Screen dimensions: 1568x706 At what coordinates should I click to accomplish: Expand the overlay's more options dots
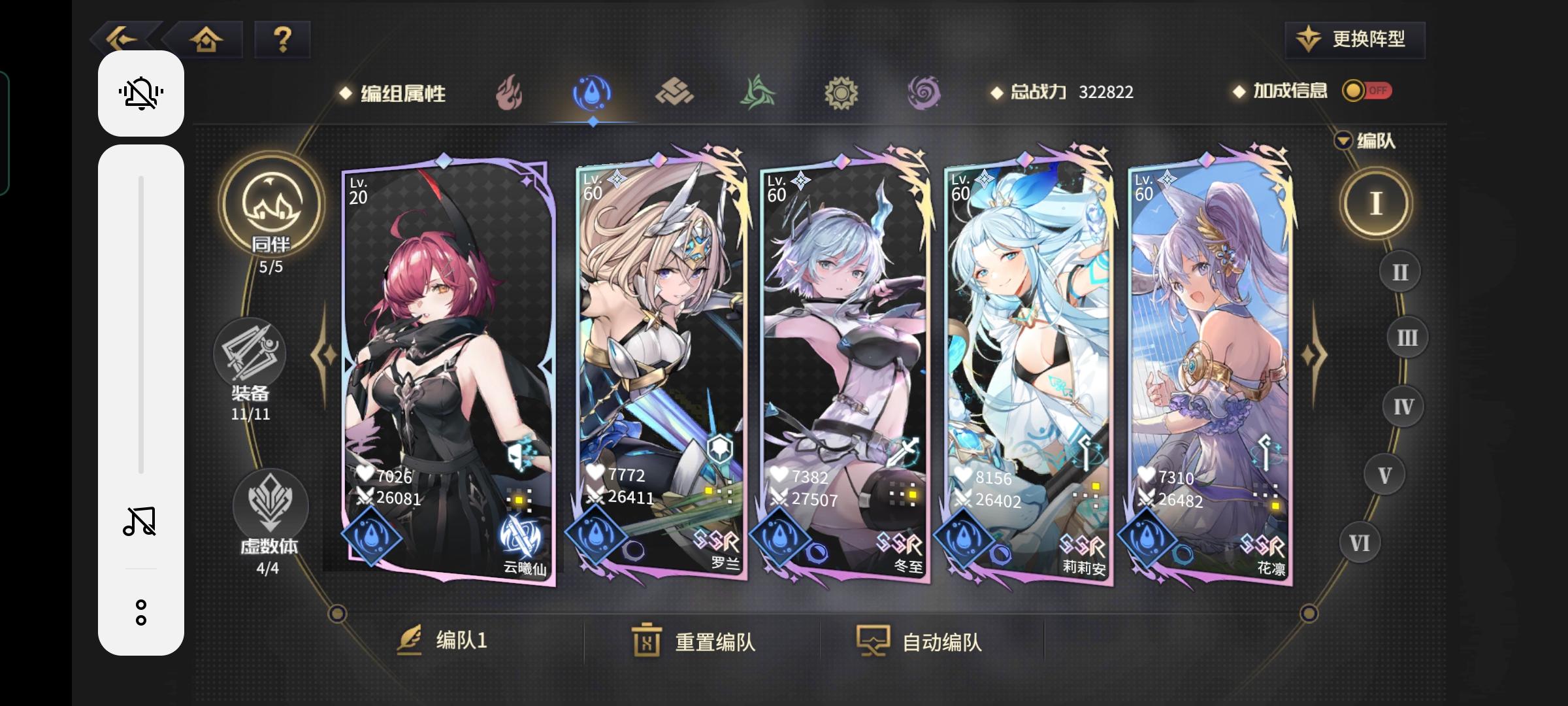pos(140,612)
